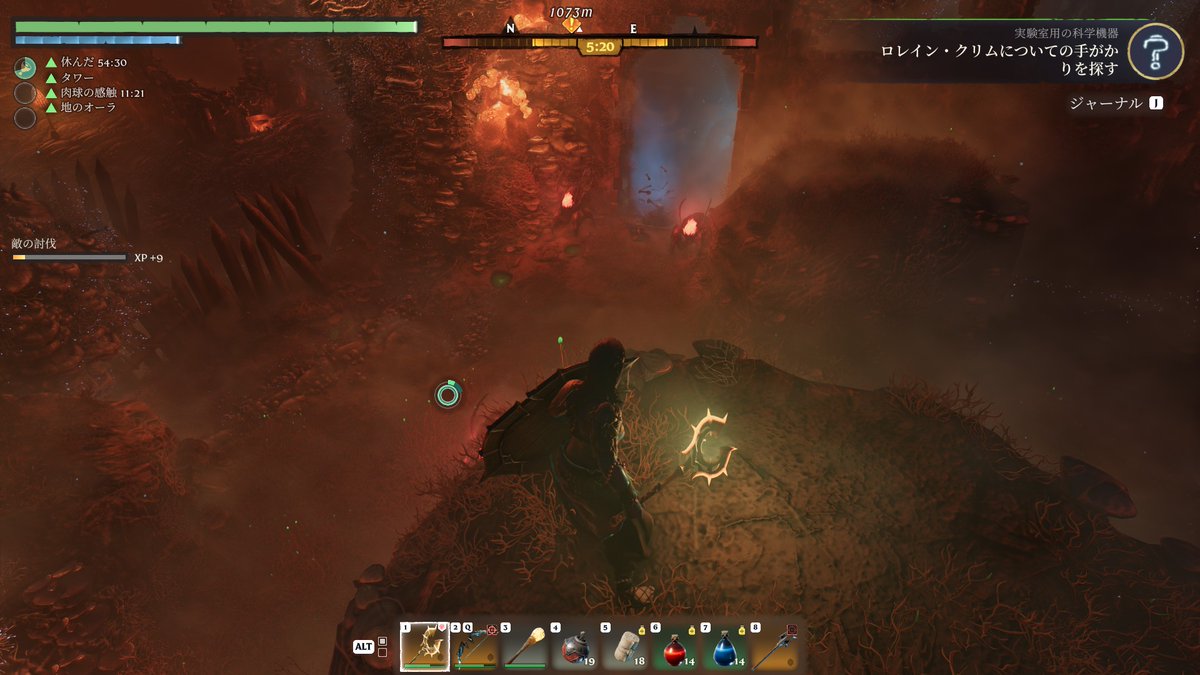This screenshot has height=675, width=1200.
Task: Click the tracked quest objective text
Action: [998, 57]
